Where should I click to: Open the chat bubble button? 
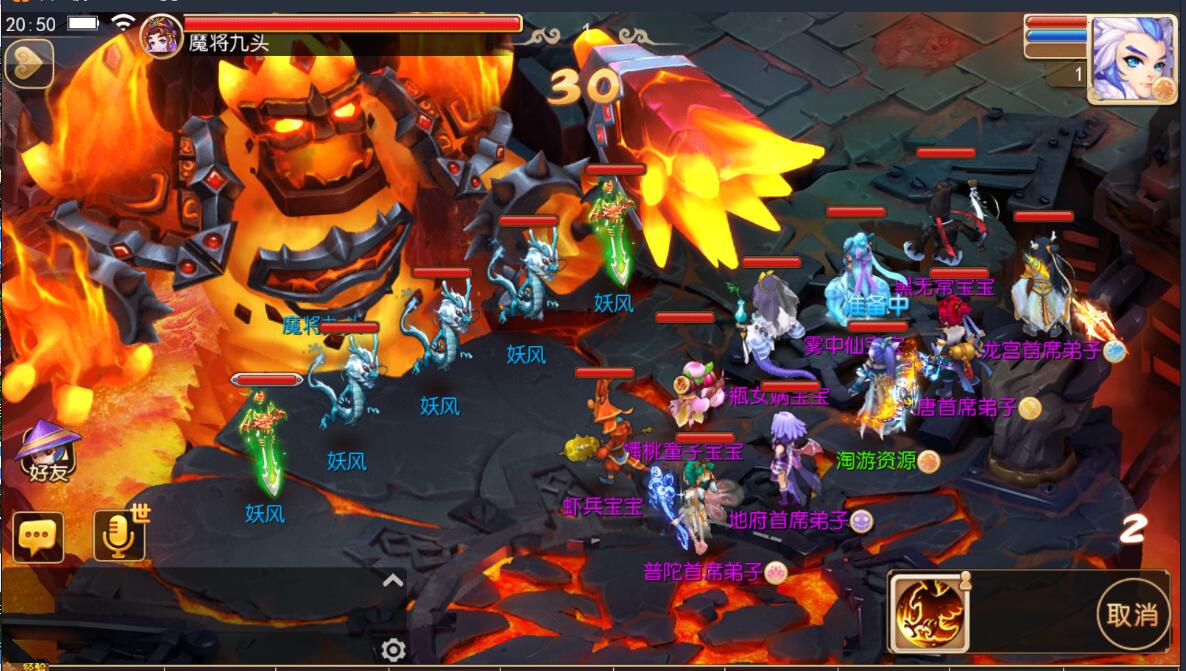(38, 538)
